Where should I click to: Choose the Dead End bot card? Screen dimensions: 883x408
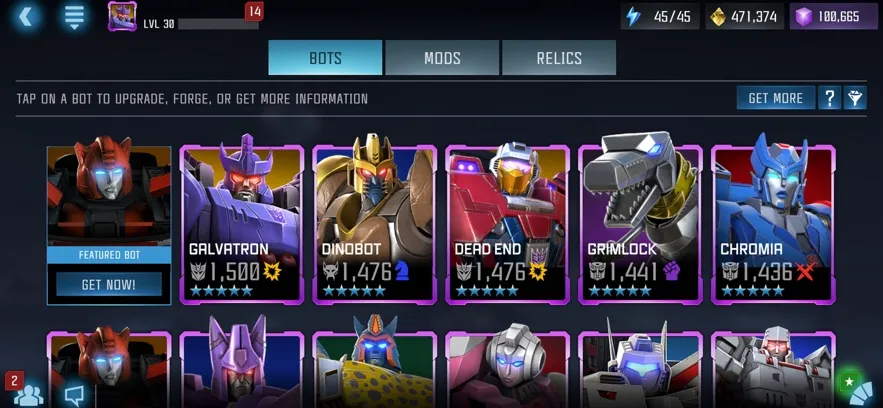pyautogui.click(x=508, y=224)
